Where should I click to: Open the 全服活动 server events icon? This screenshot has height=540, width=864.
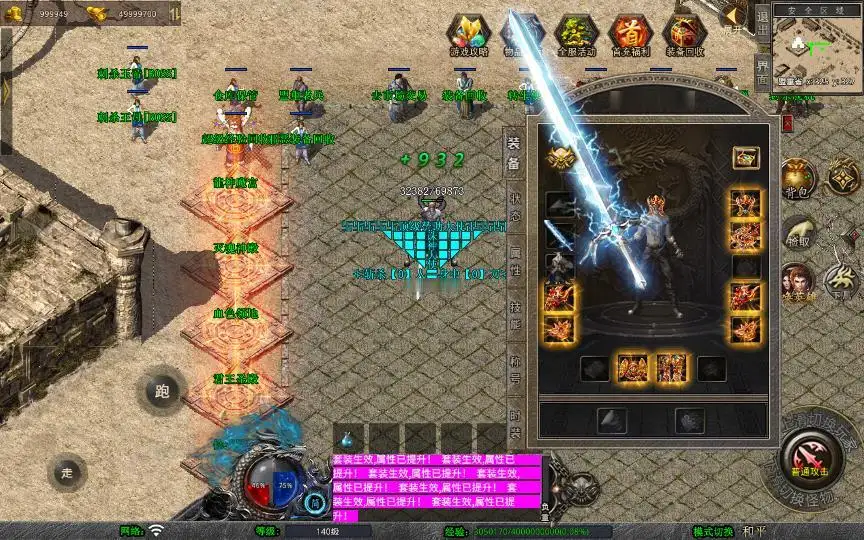pyautogui.click(x=575, y=35)
